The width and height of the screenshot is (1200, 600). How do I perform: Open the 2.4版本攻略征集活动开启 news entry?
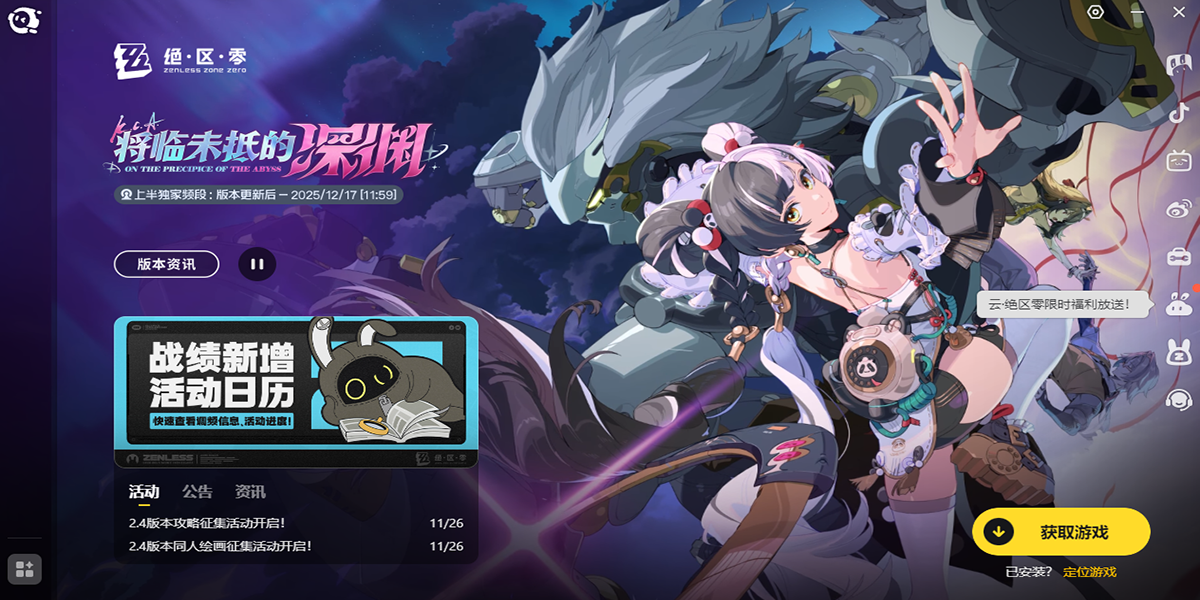(x=208, y=522)
